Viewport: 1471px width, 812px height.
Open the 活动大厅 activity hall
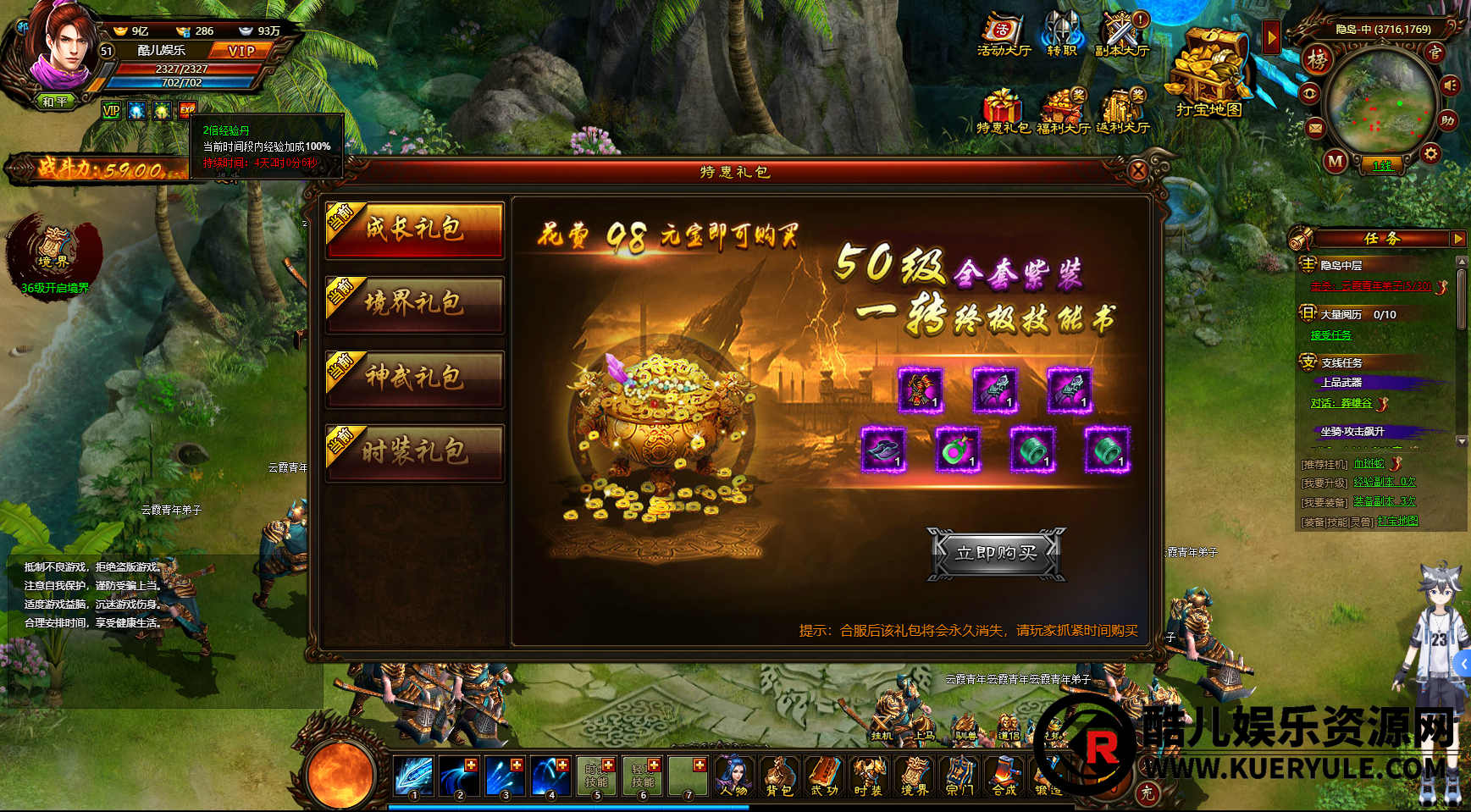[1004, 35]
